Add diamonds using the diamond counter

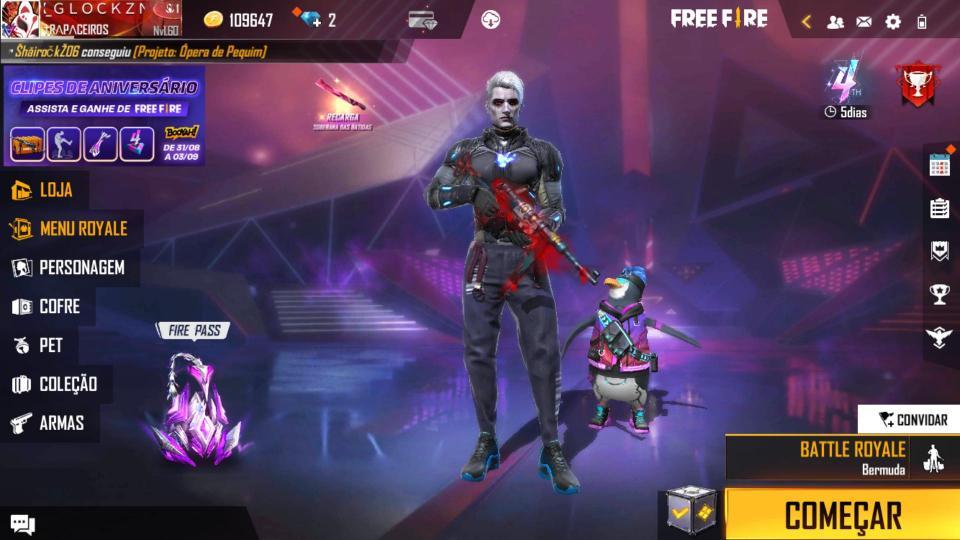pos(314,20)
